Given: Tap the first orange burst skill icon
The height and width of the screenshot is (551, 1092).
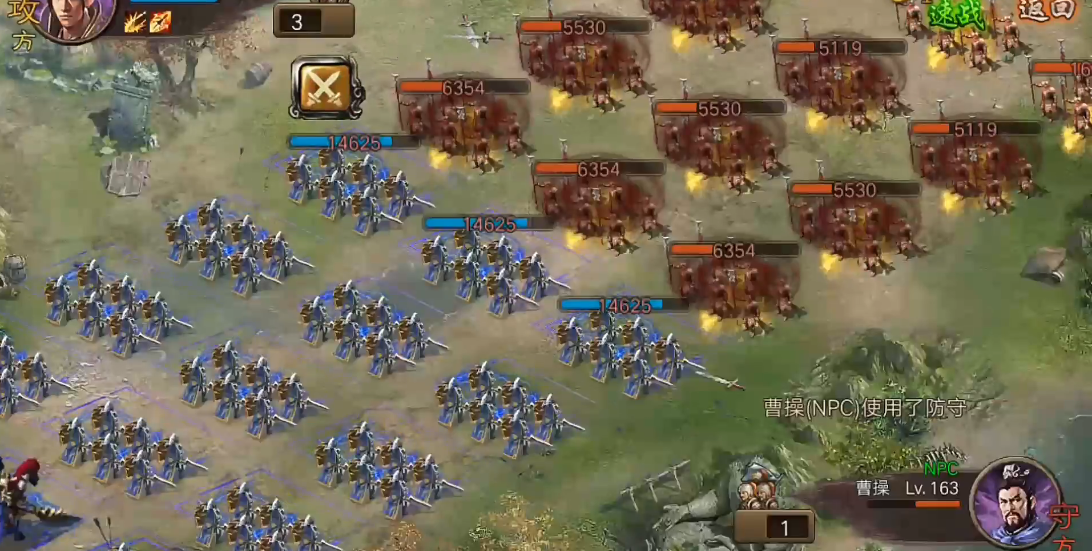Looking at the screenshot, I should point(135,22).
